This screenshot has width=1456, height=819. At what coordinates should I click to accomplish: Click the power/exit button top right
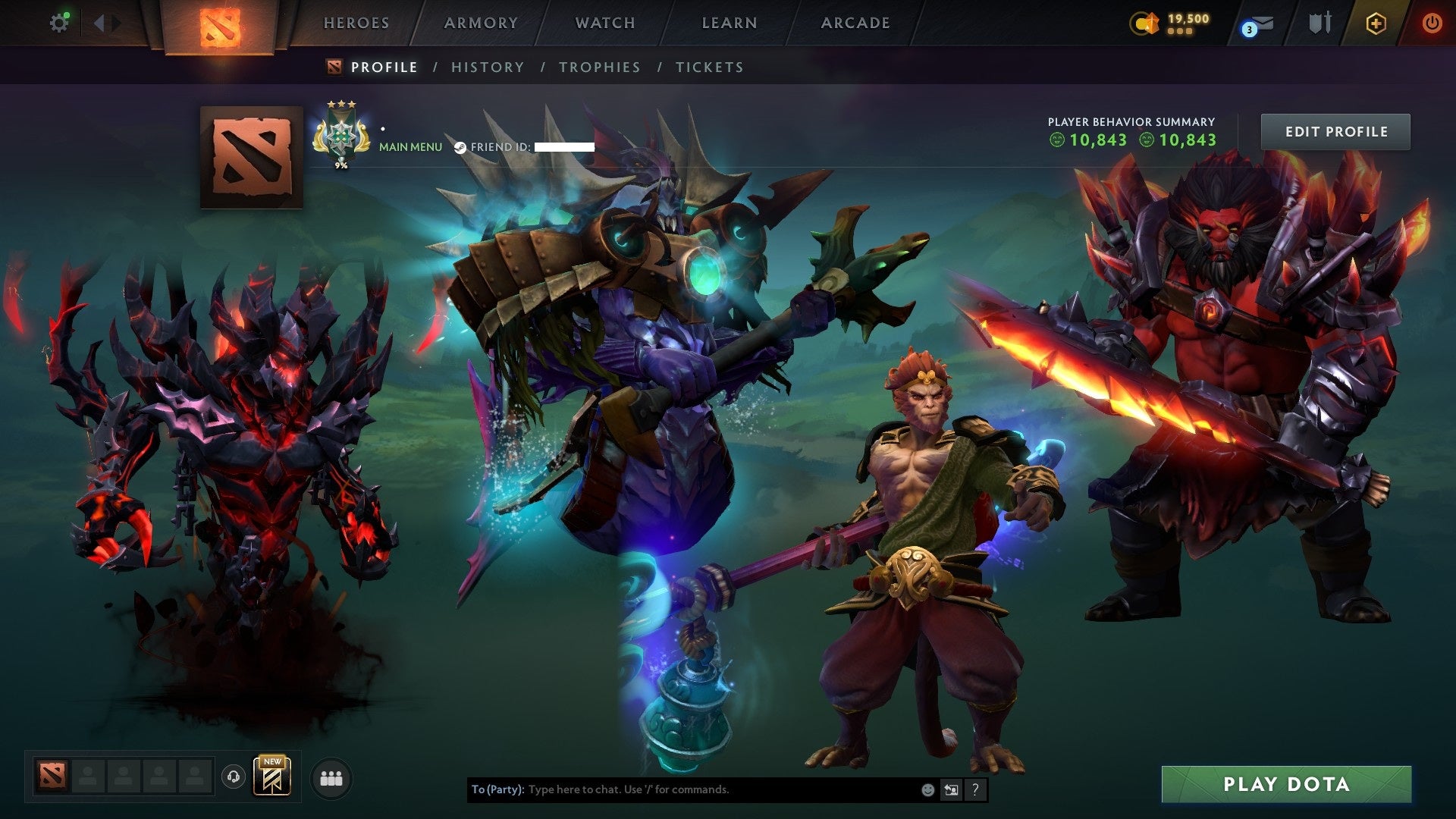point(1432,24)
